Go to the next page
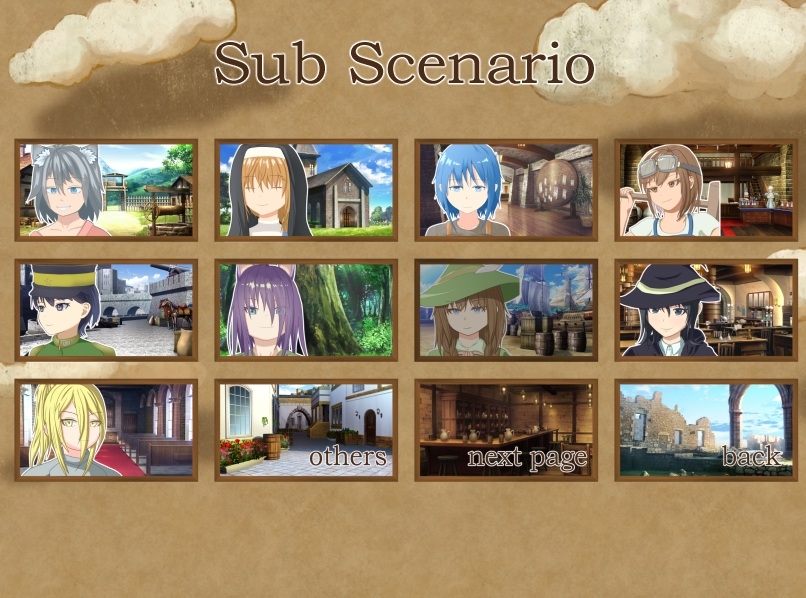 [x=506, y=430]
